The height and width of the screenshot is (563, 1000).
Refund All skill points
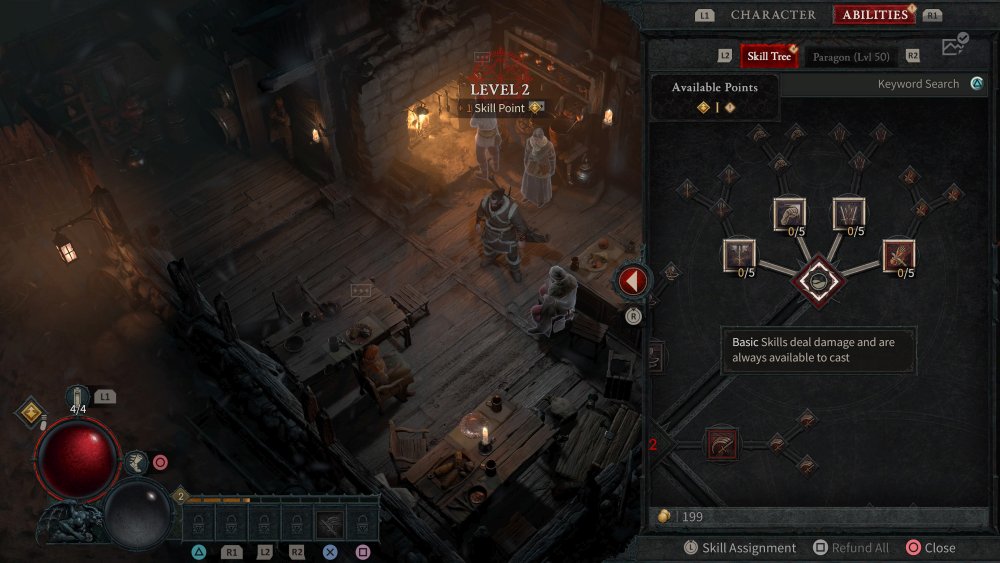click(x=850, y=548)
